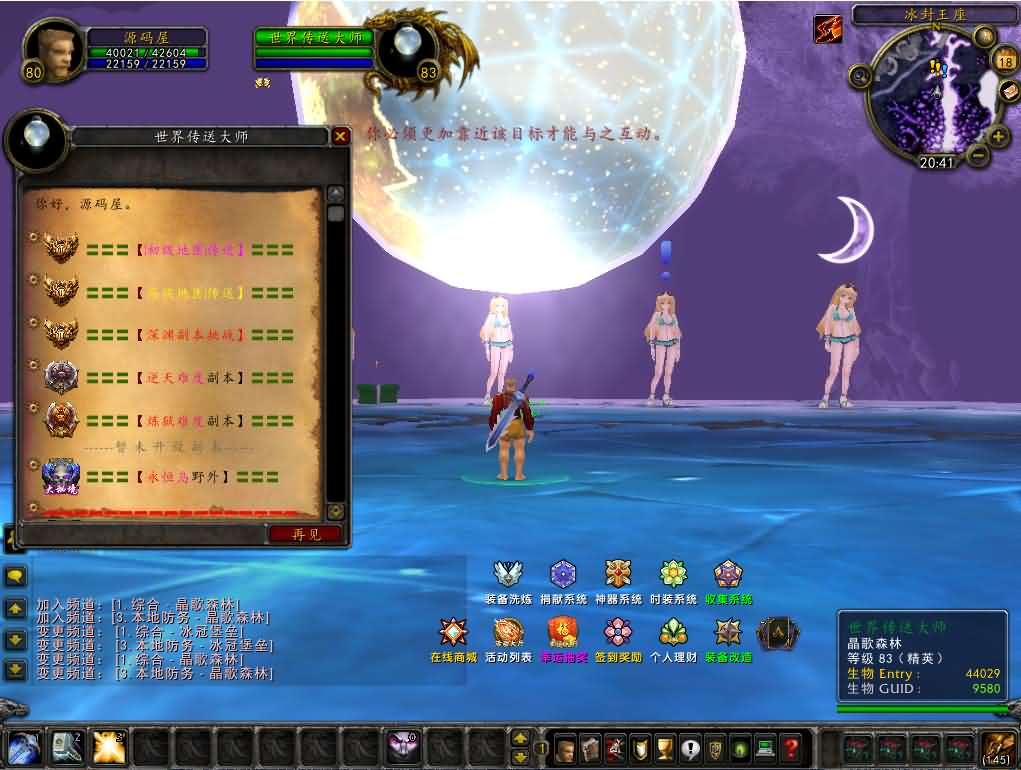Viewport: 1021px width, 770px height.
Task: Open the red question mark help button
Action: (791, 748)
